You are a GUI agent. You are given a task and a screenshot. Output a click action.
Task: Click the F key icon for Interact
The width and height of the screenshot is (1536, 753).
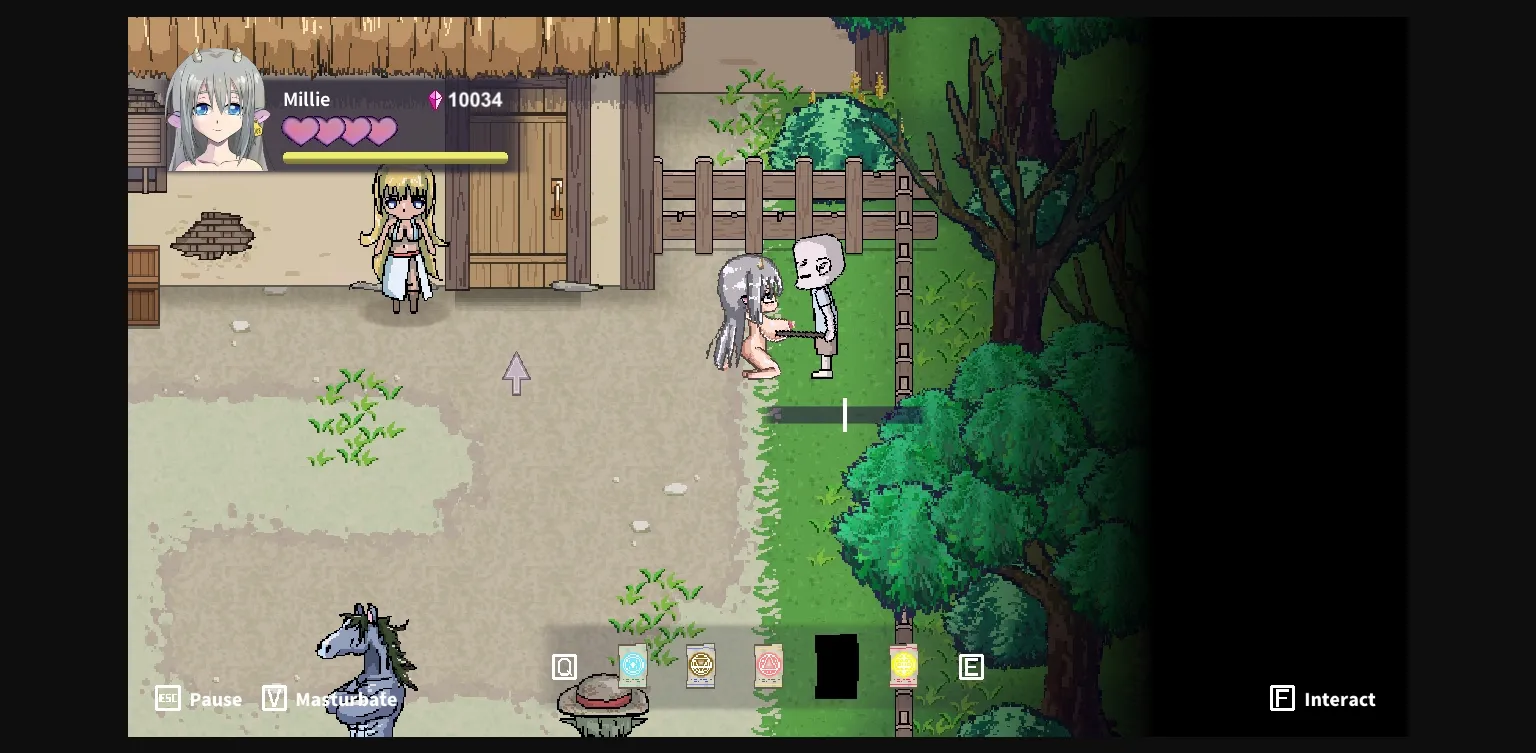[x=1282, y=699]
